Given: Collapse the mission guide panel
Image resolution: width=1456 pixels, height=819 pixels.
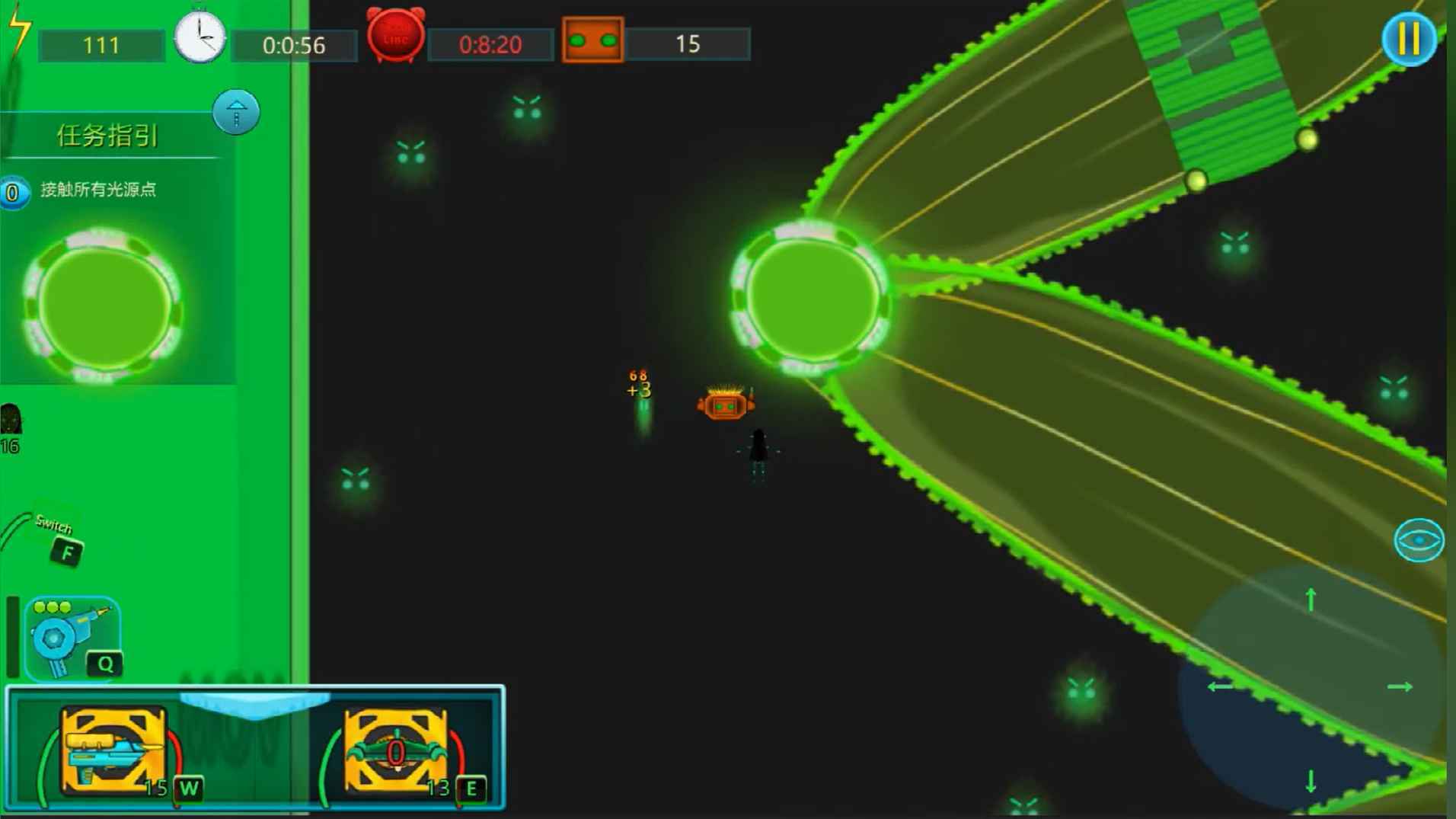Looking at the screenshot, I should [x=236, y=113].
